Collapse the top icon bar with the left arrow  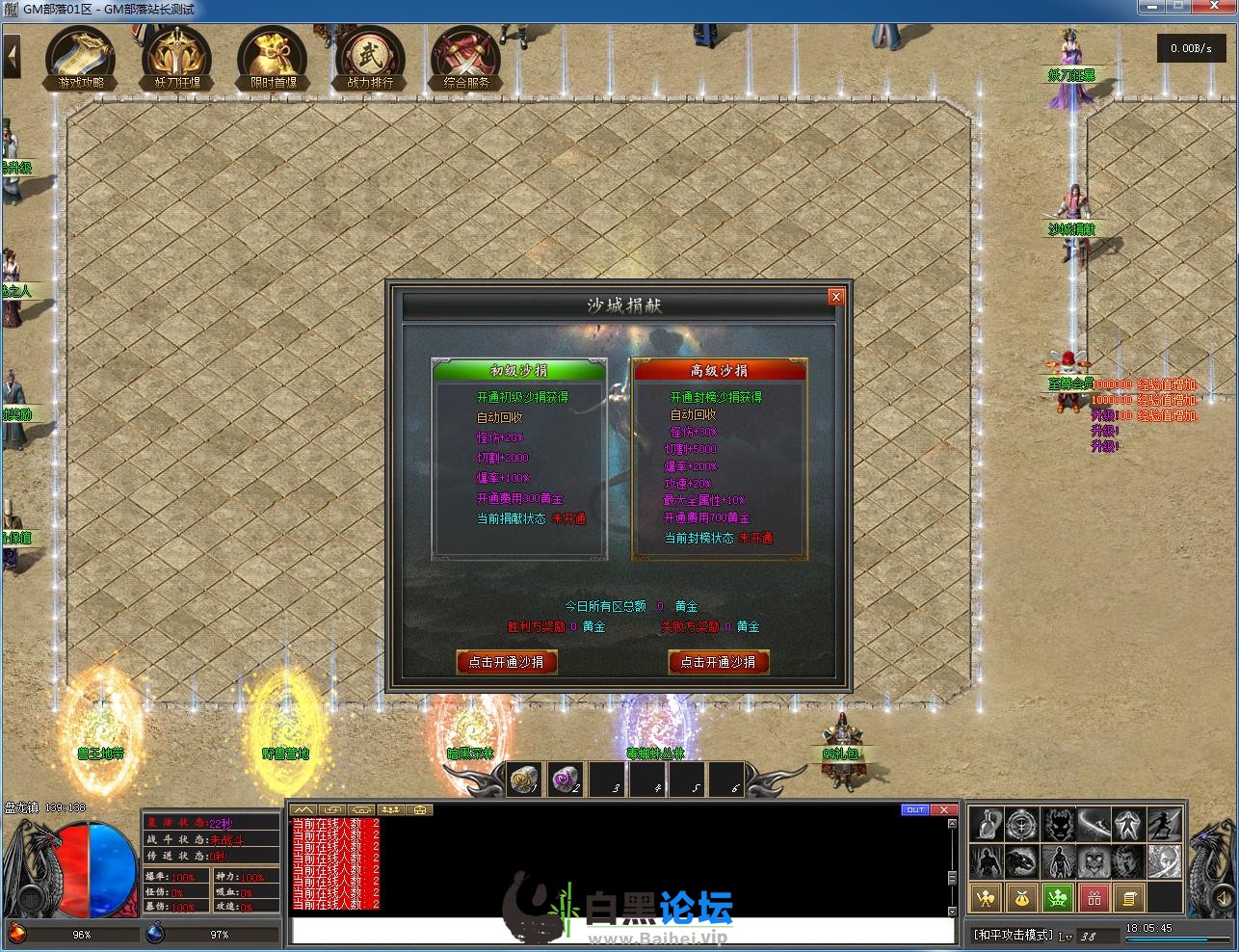[13, 57]
